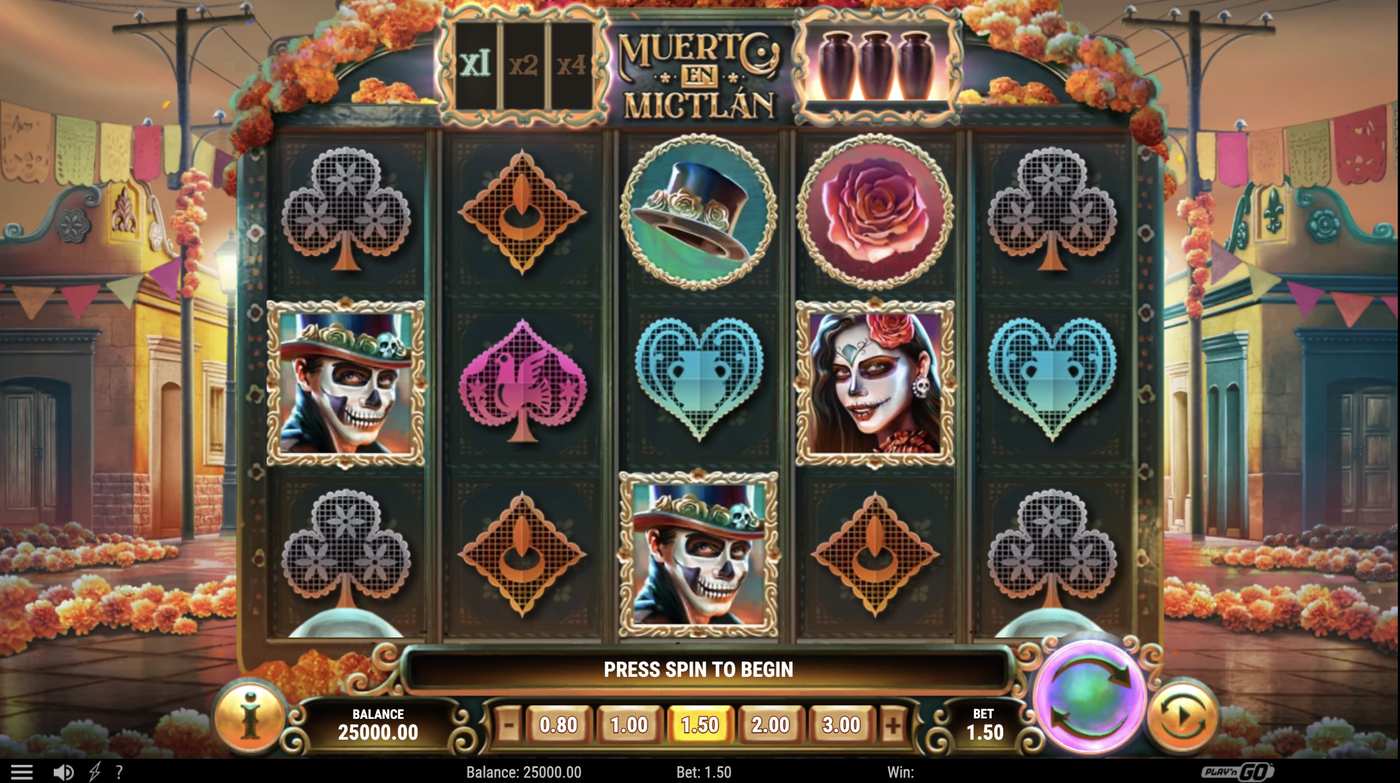Click the lightning fast-play icon
Screen dimensions: 1400x783
[93, 771]
